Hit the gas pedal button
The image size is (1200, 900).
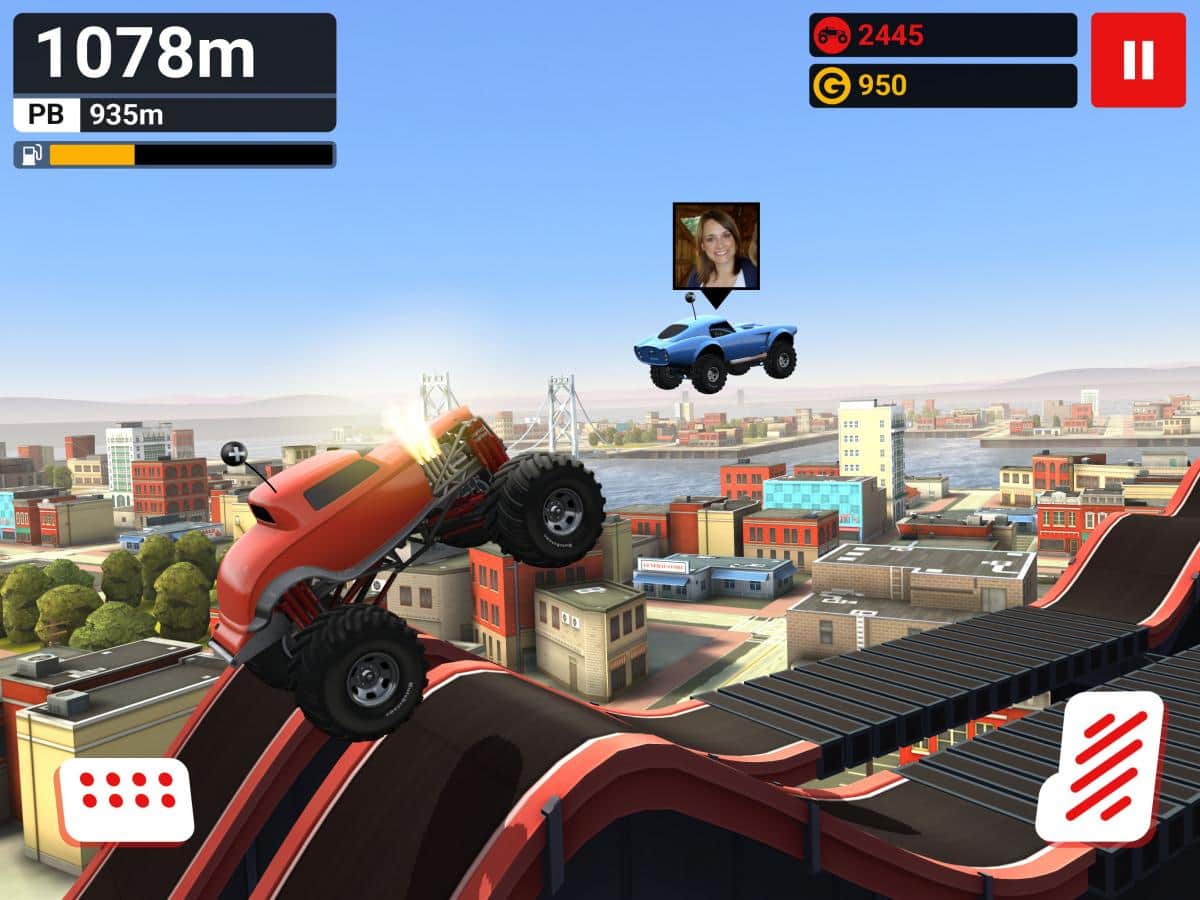pos(1099,767)
